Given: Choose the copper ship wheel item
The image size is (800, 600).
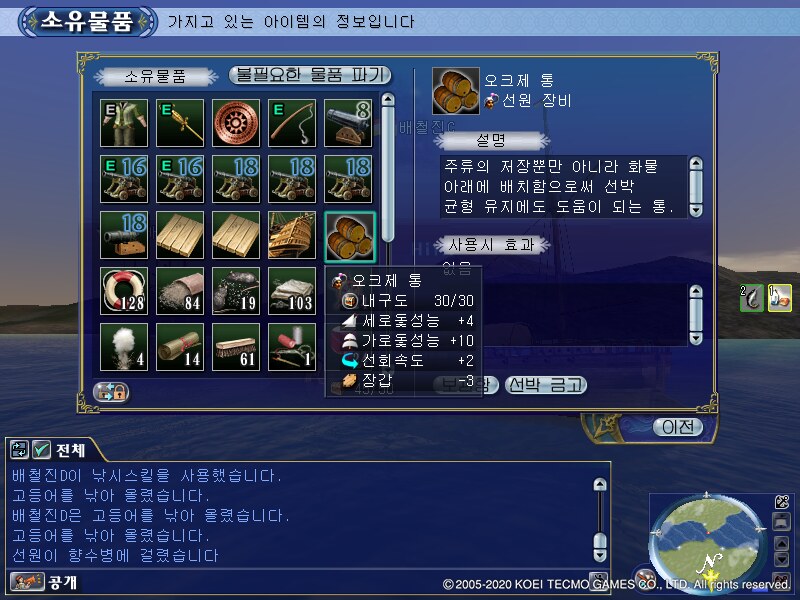Looking at the screenshot, I should [x=236, y=124].
